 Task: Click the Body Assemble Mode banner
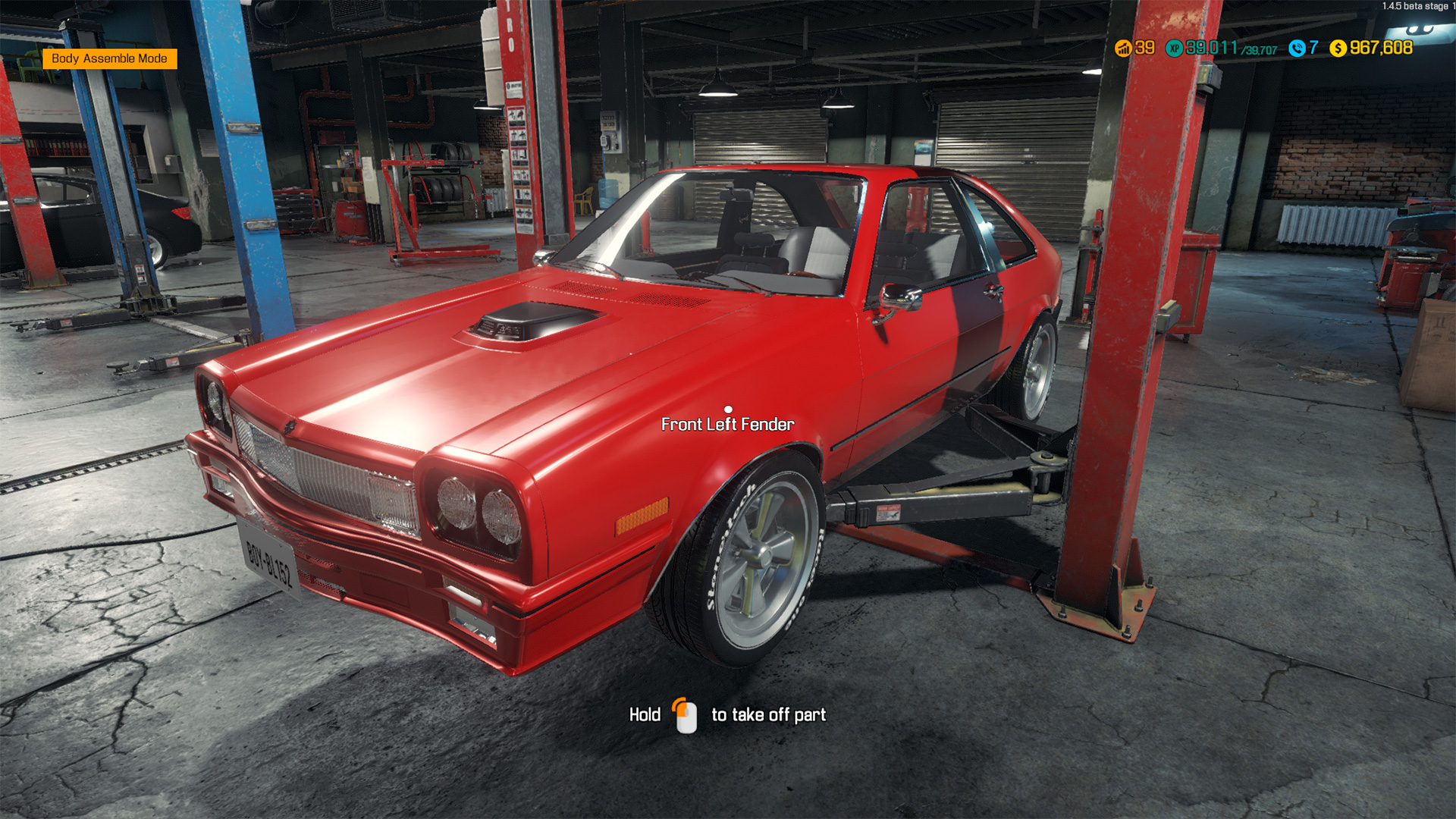point(111,58)
